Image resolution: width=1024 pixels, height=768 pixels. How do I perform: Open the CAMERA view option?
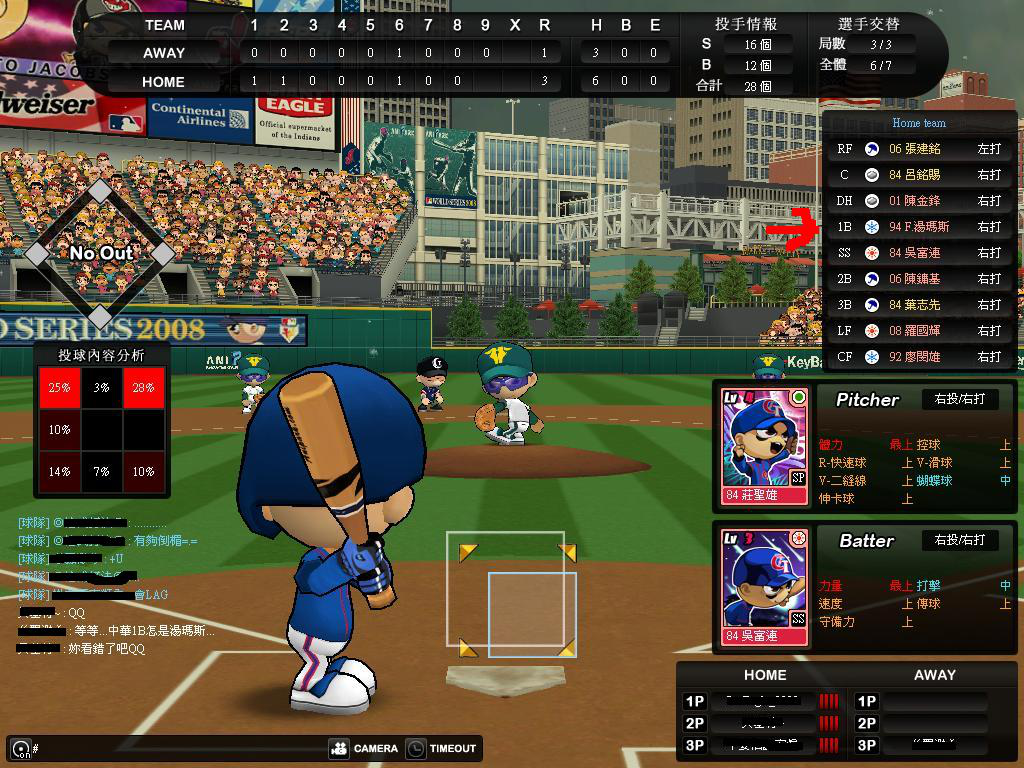coord(363,748)
